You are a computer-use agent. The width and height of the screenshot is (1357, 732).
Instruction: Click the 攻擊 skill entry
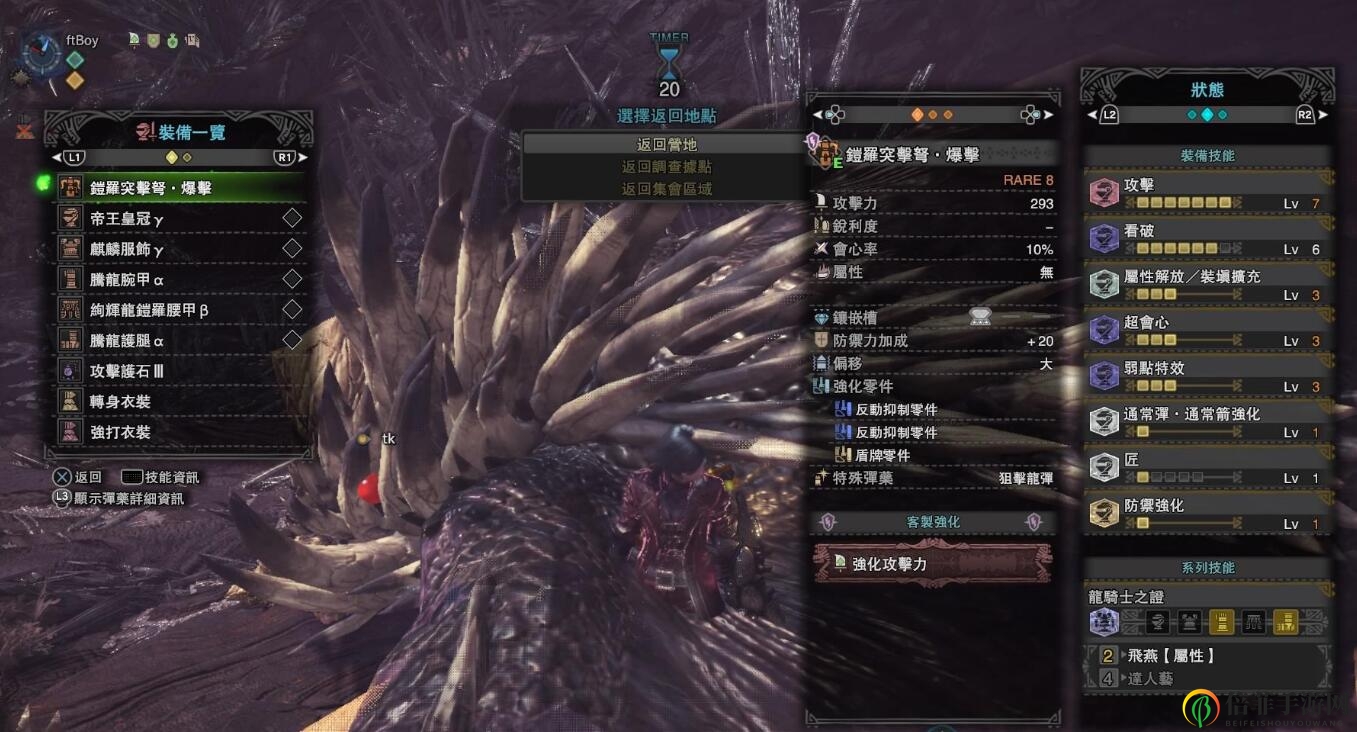tap(1208, 193)
